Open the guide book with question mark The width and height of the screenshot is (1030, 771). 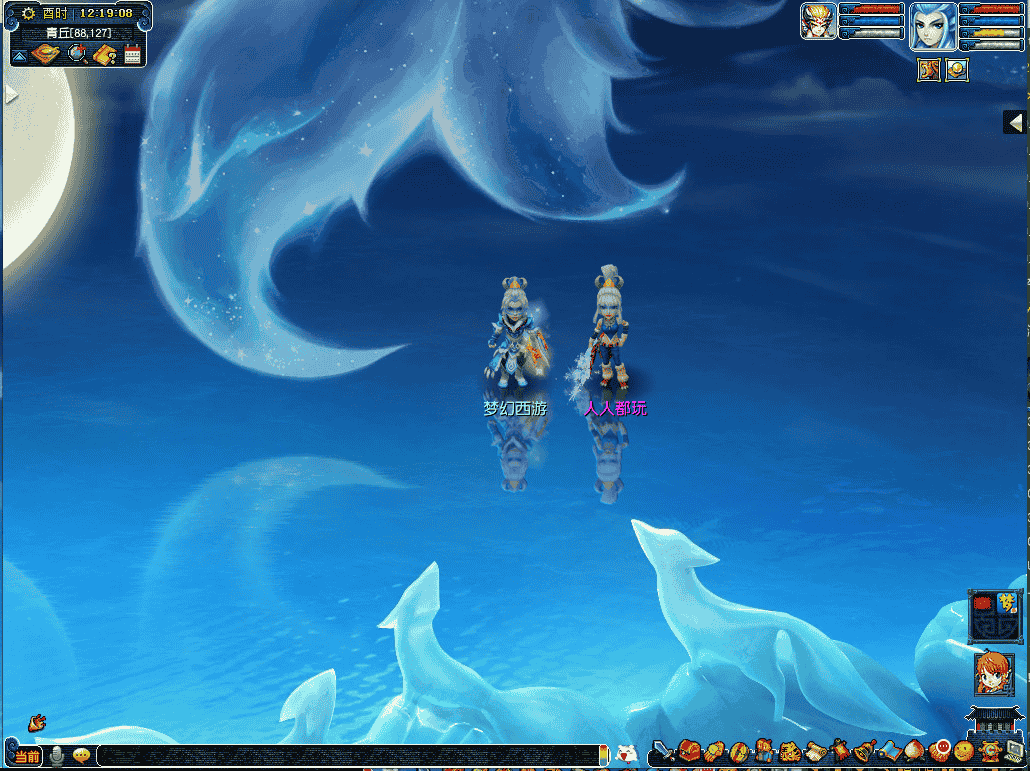(106, 54)
